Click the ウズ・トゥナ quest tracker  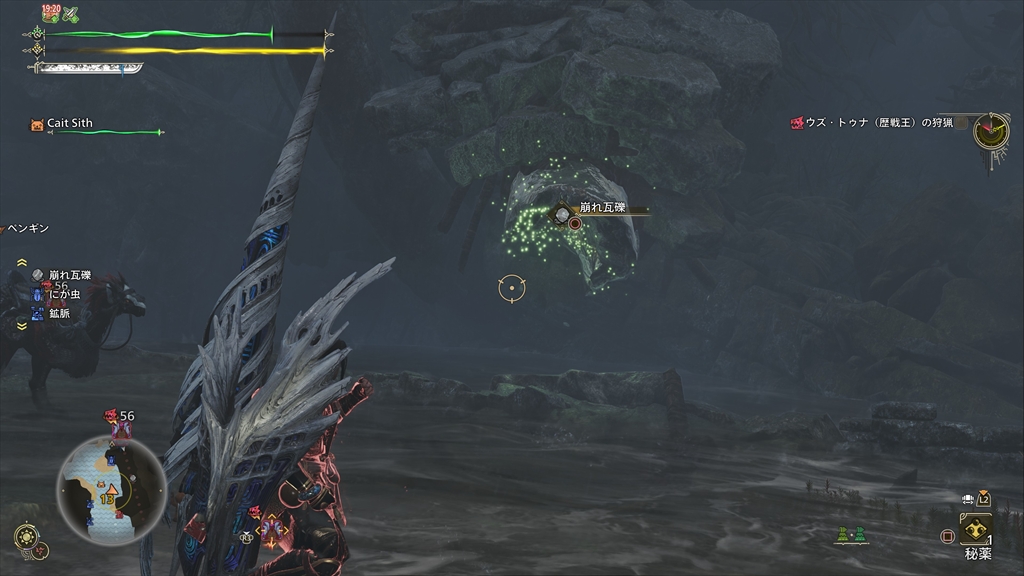(870, 123)
